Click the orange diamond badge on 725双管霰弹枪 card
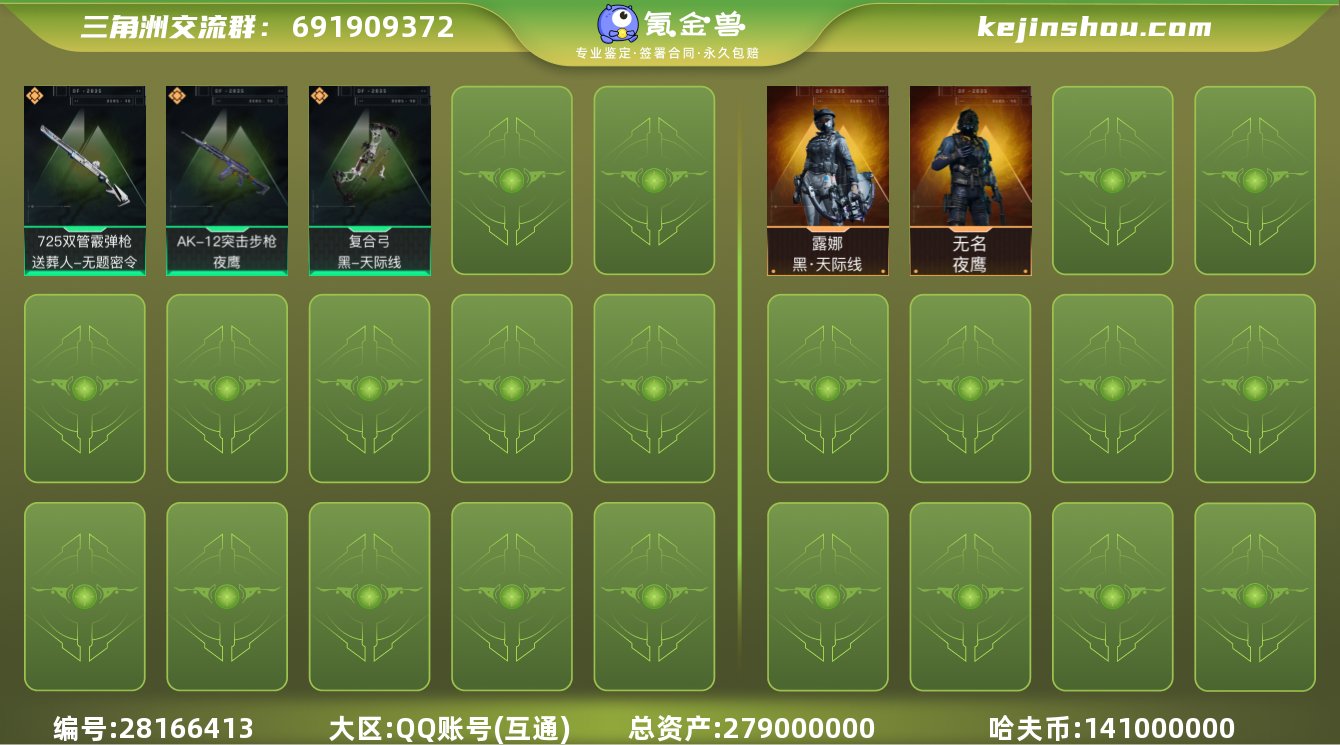Image resolution: width=1340 pixels, height=745 pixels. pyautogui.click(x=35, y=97)
